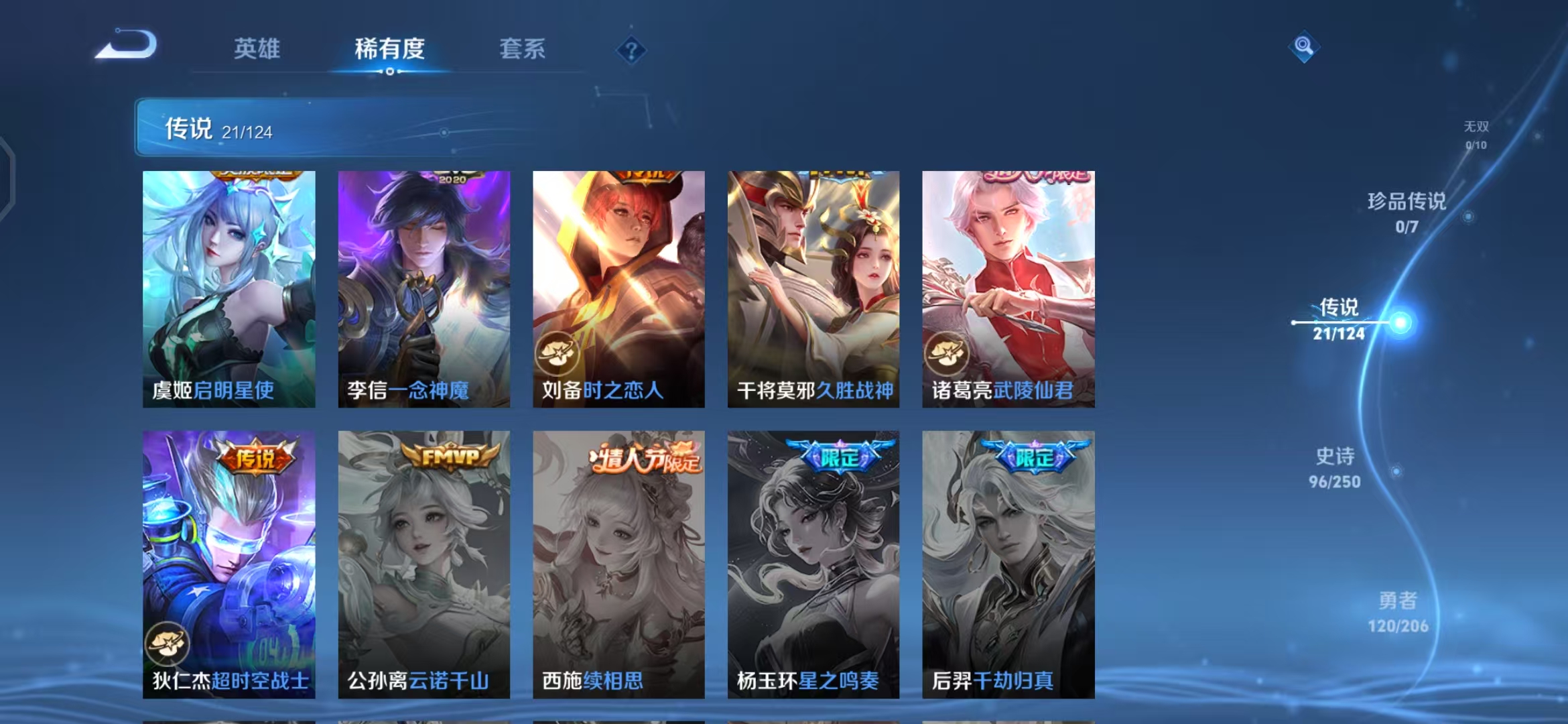1568x724 pixels.
Task: Switch to the 英雄 tab
Action: (x=257, y=49)
